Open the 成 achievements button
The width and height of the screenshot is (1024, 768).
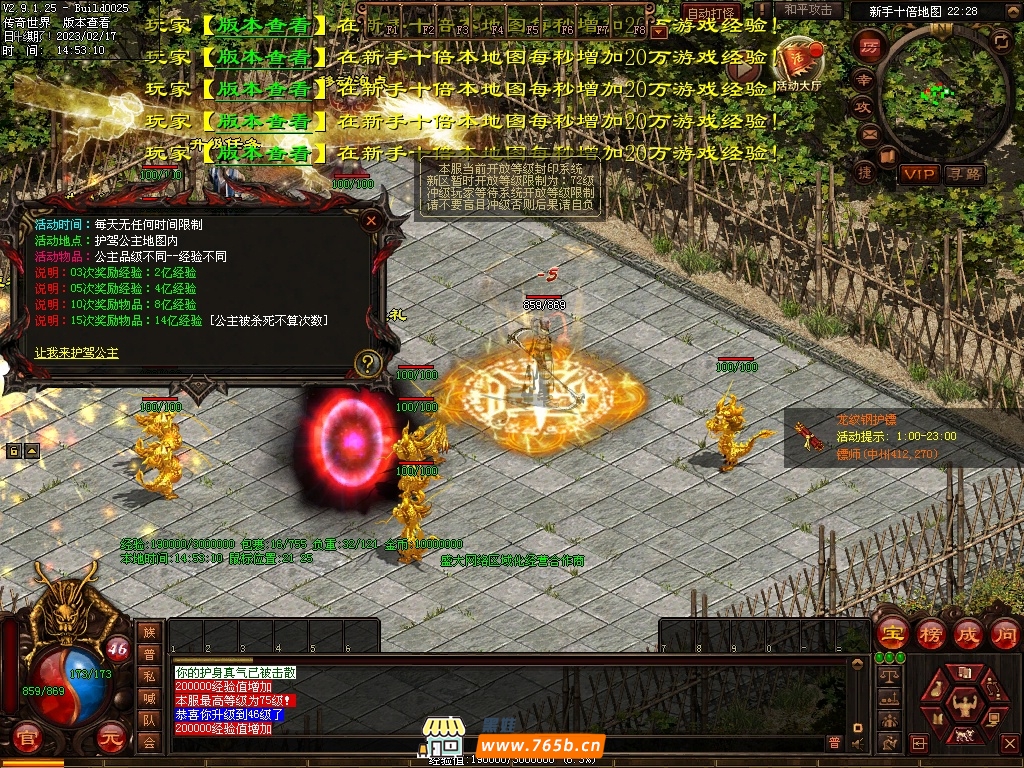click(x=967, y=634)
